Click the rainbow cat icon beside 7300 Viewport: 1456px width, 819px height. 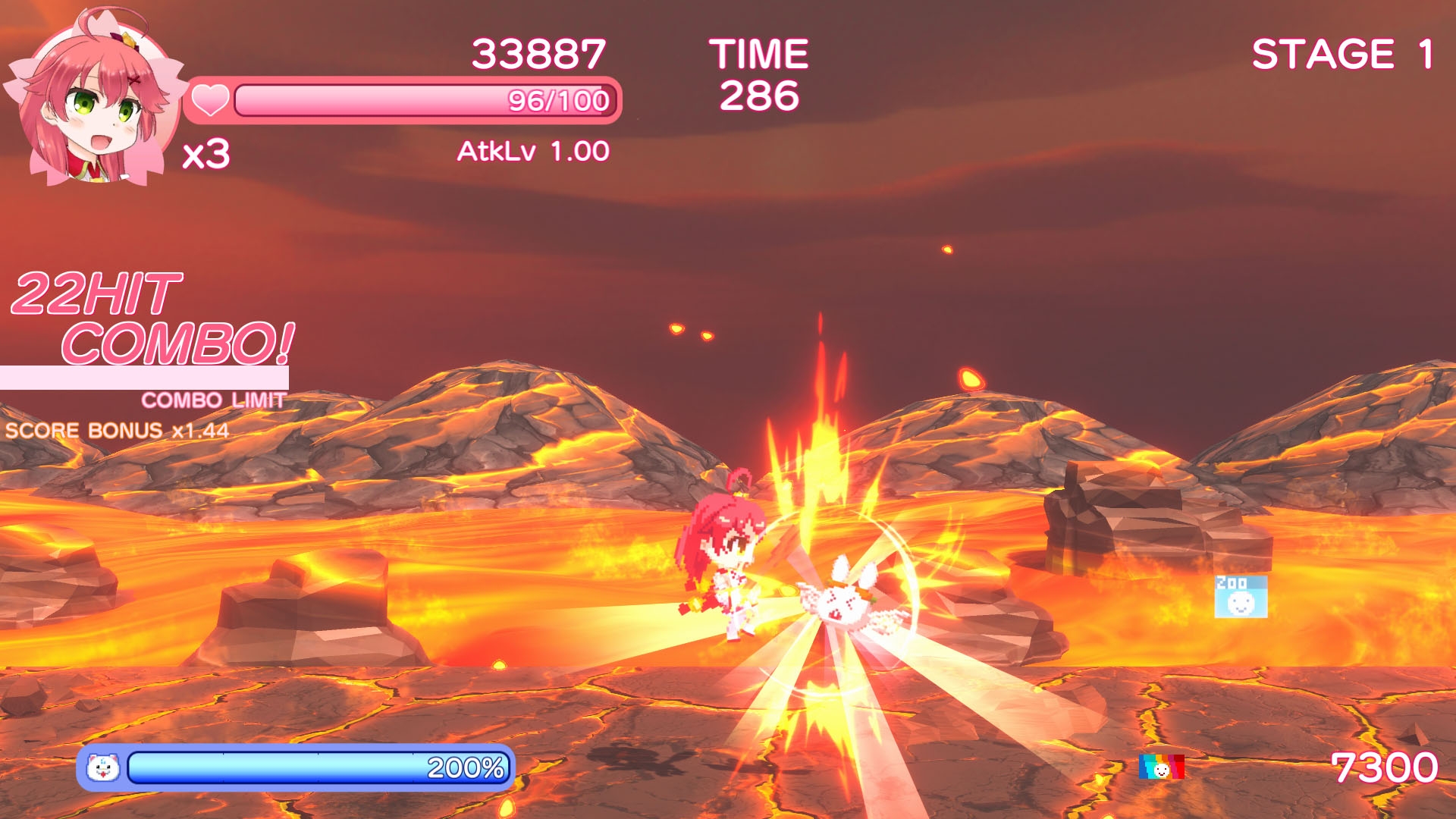pyautogui.click(x=1161, y=767)
